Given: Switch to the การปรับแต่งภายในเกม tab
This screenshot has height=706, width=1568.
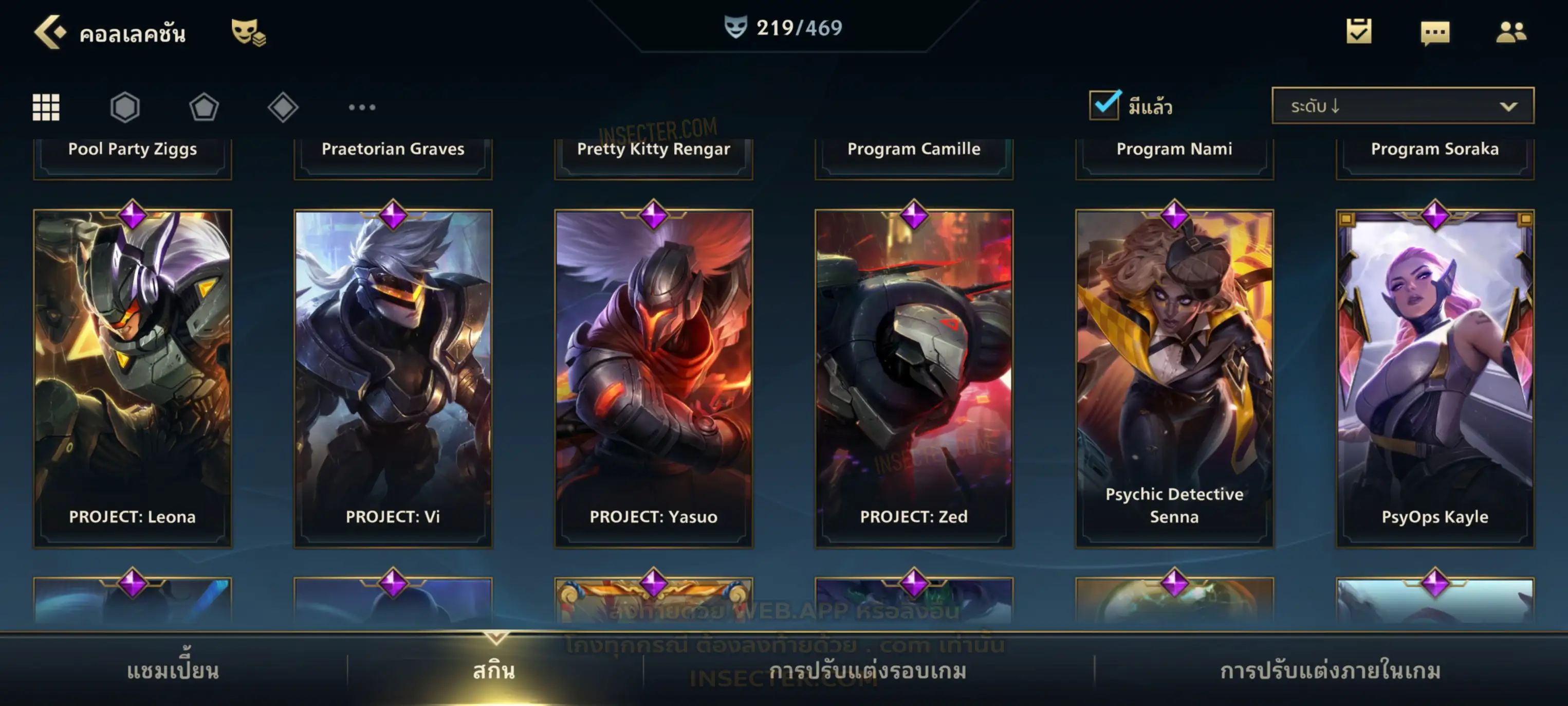Looking at the screenshot, I should [x=1330, y=671].
